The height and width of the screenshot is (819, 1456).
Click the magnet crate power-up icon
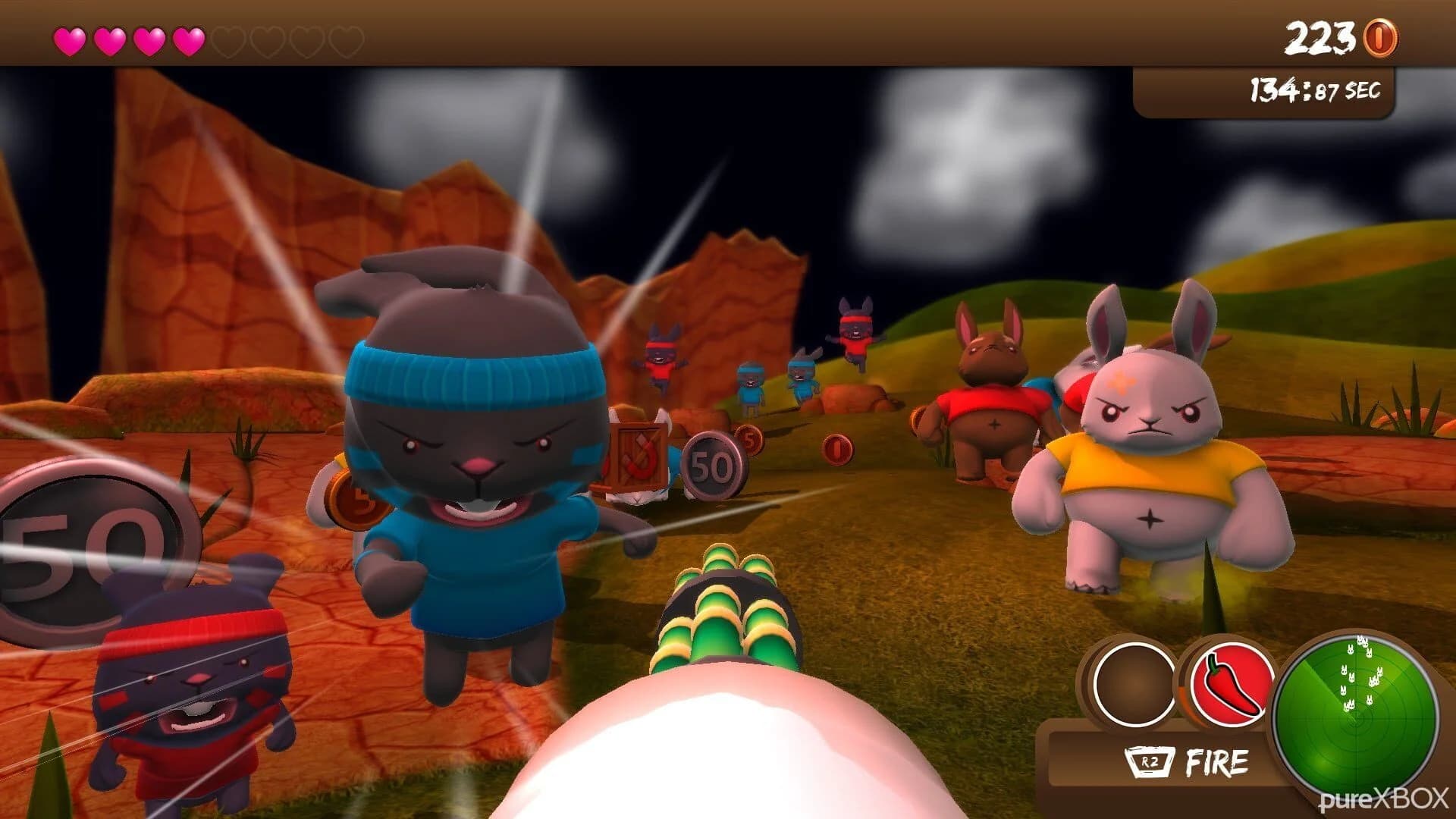[x=640, y=457]
